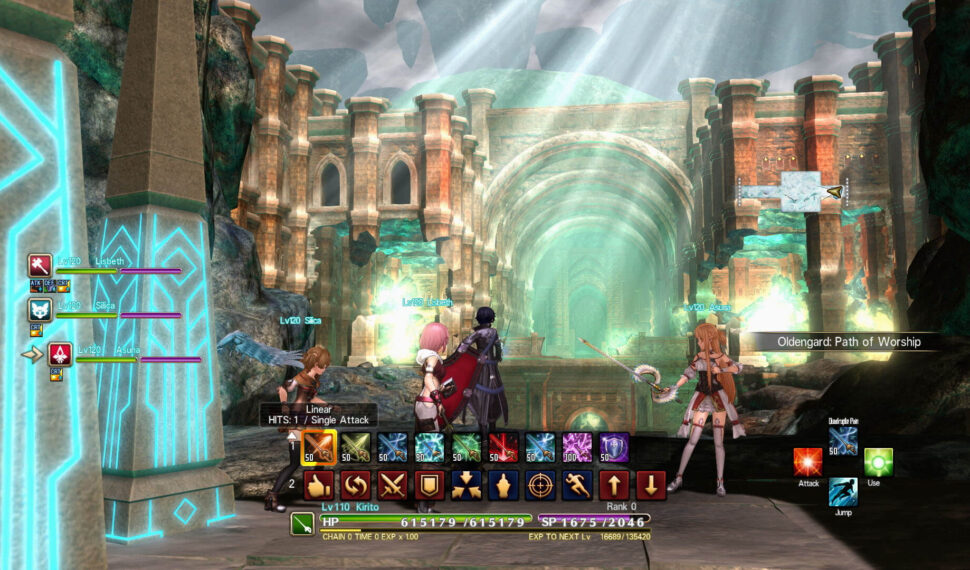970x570 pixels.
Task: Select the running figure command
Action: point(577,485)
